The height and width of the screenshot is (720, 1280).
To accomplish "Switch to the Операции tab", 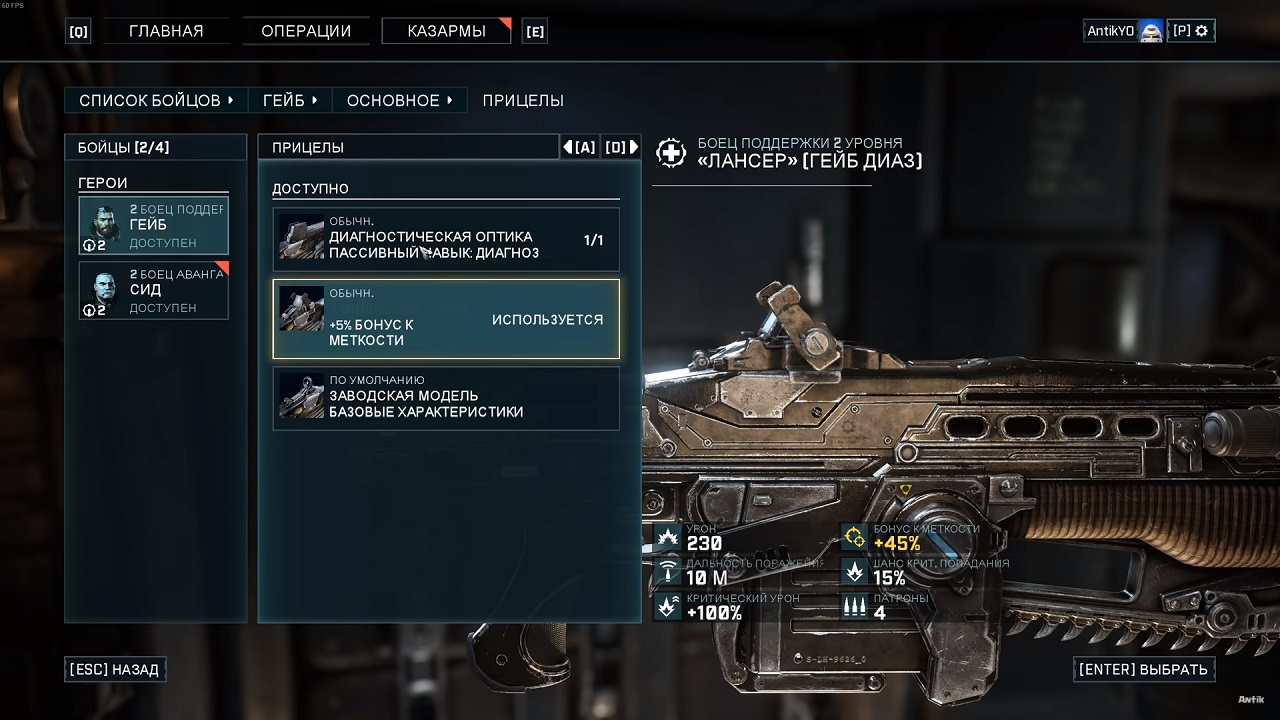I will click(x=306, y=31).
